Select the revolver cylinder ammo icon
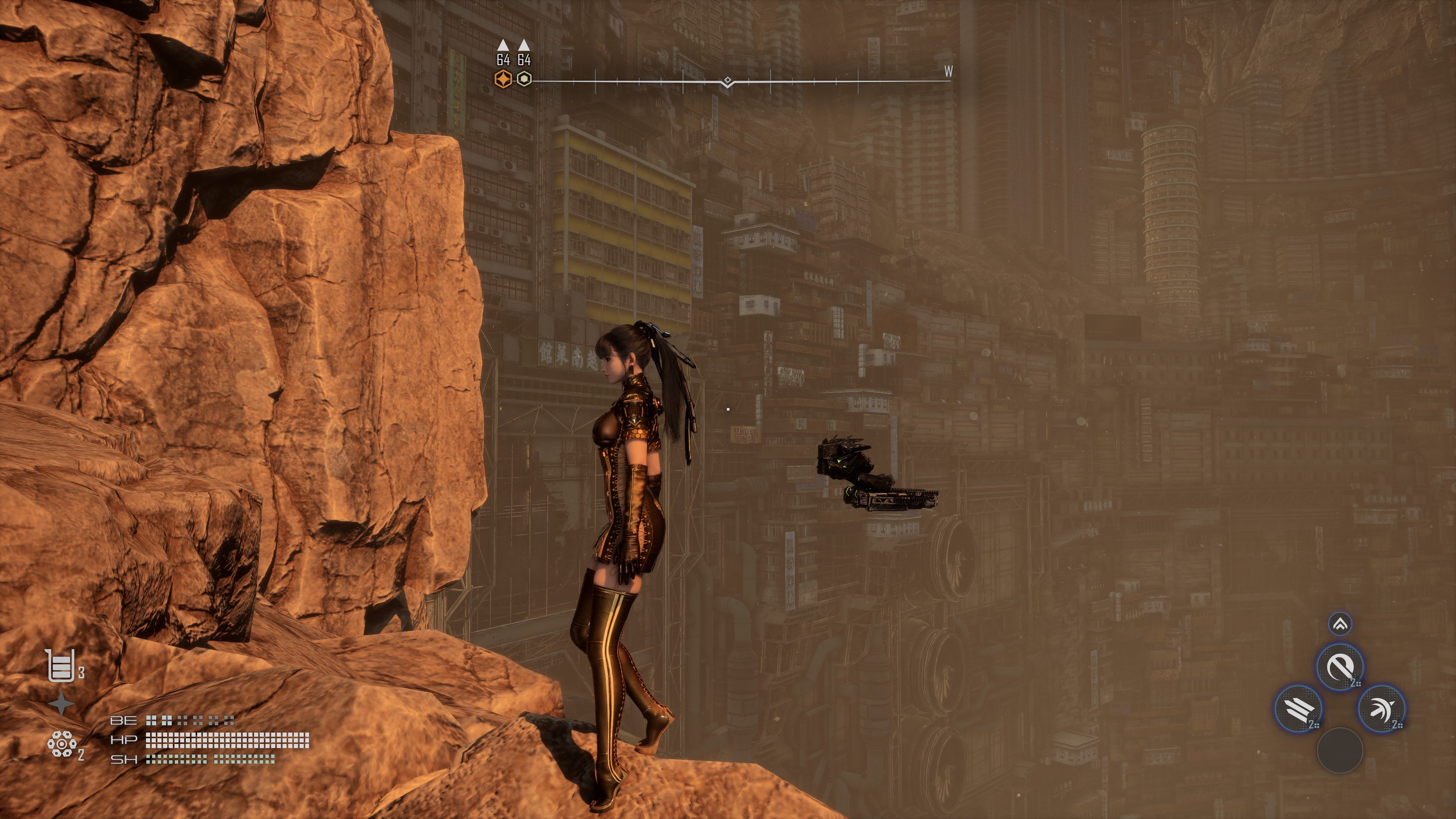The image size is (1456, 819). (61, 744)
